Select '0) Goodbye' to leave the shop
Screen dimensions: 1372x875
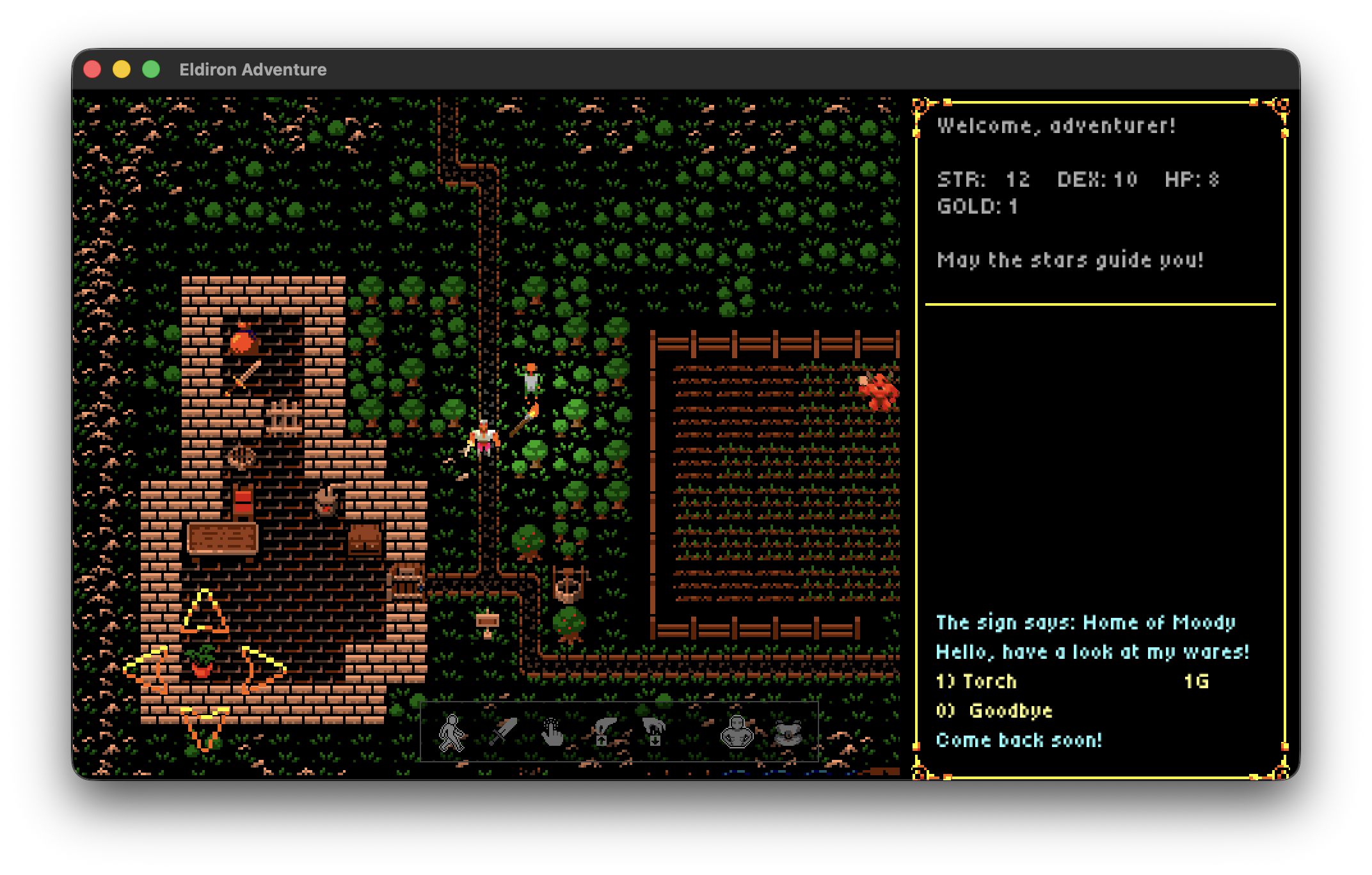click(994, 711)
